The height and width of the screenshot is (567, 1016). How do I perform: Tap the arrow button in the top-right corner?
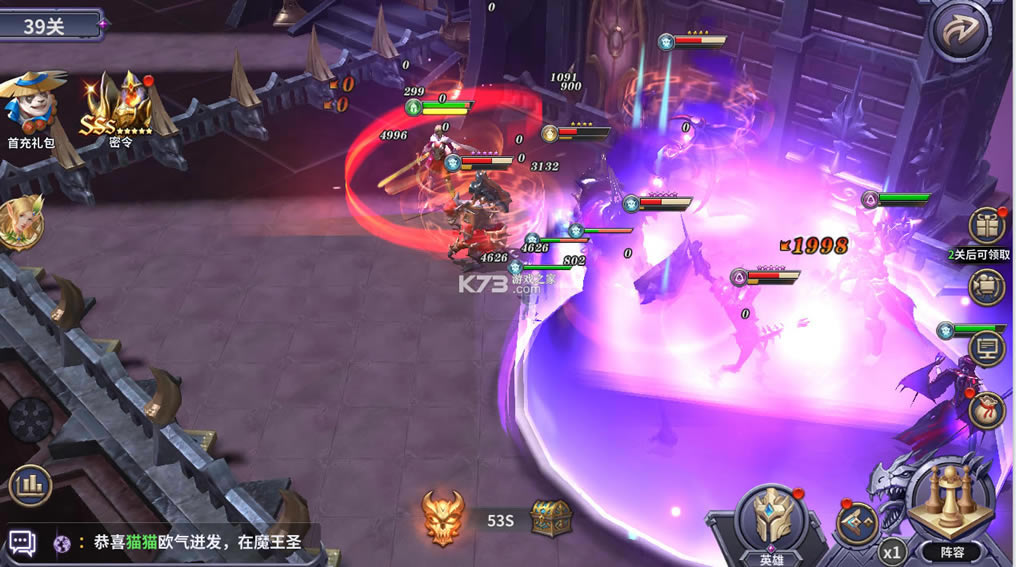pos(961,31)
